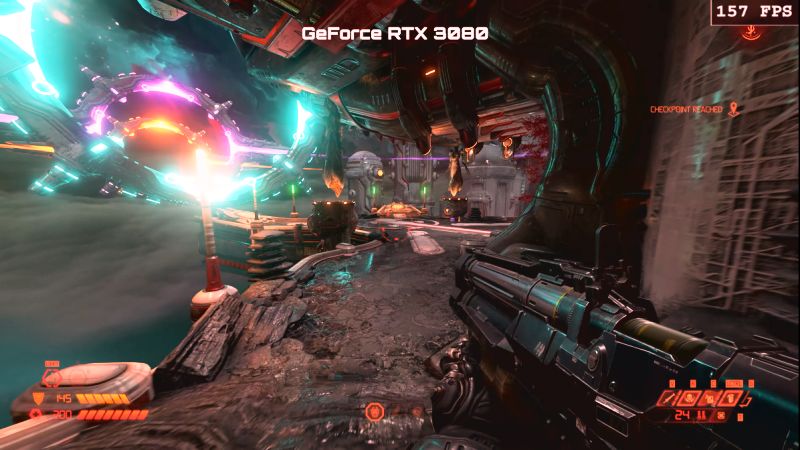Select the skull icon slot beside the sword
800x450 pixels.
pyautogui.click(x=689, y=399)
